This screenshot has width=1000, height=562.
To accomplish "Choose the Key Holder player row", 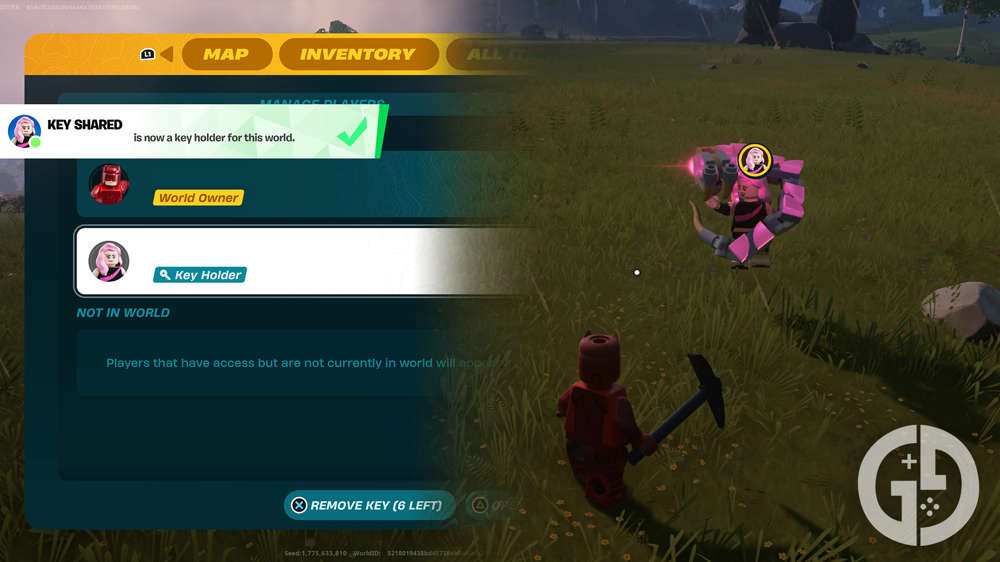I will 300,261.
